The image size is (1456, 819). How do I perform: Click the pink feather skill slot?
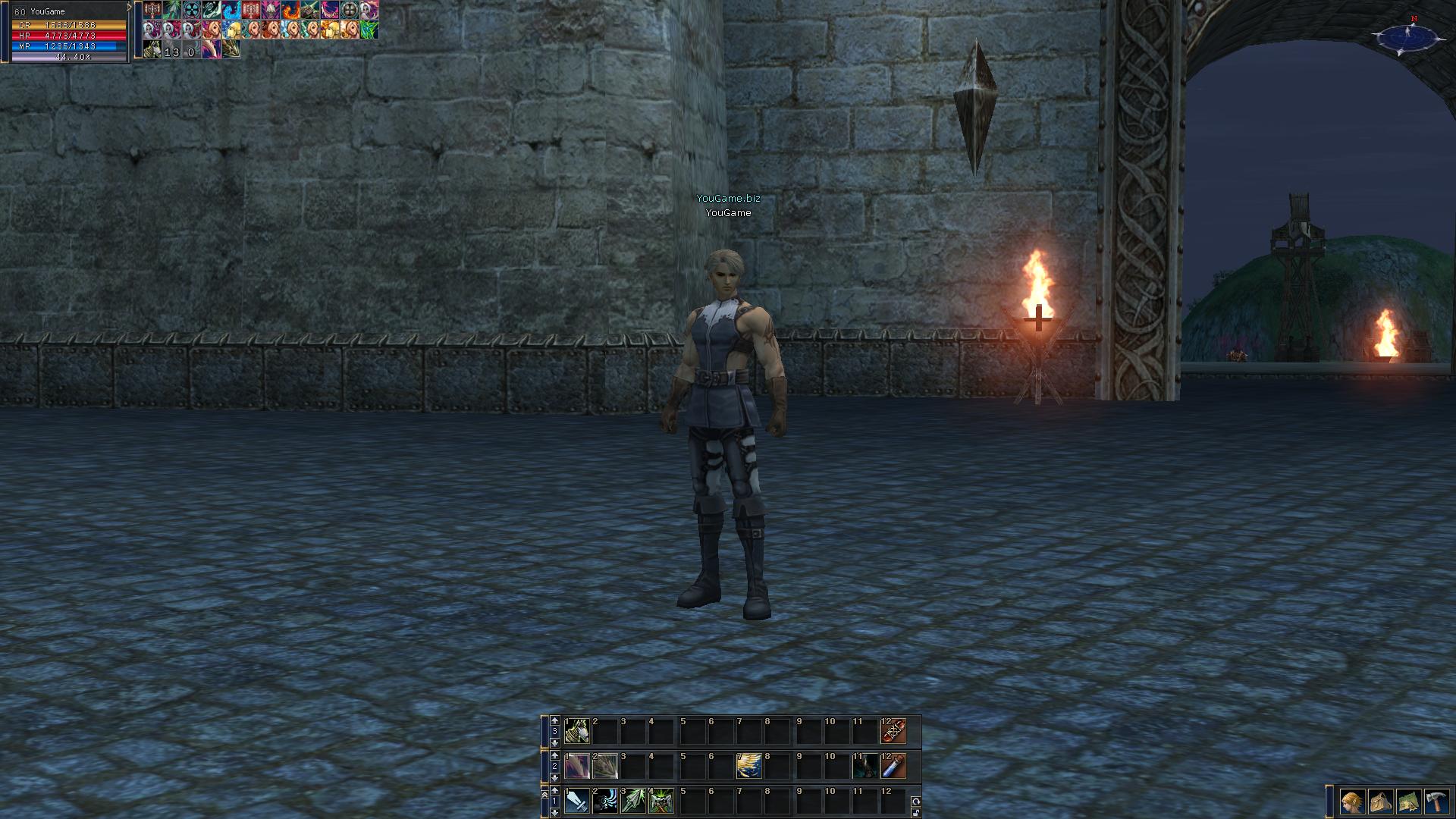(577, 766)
